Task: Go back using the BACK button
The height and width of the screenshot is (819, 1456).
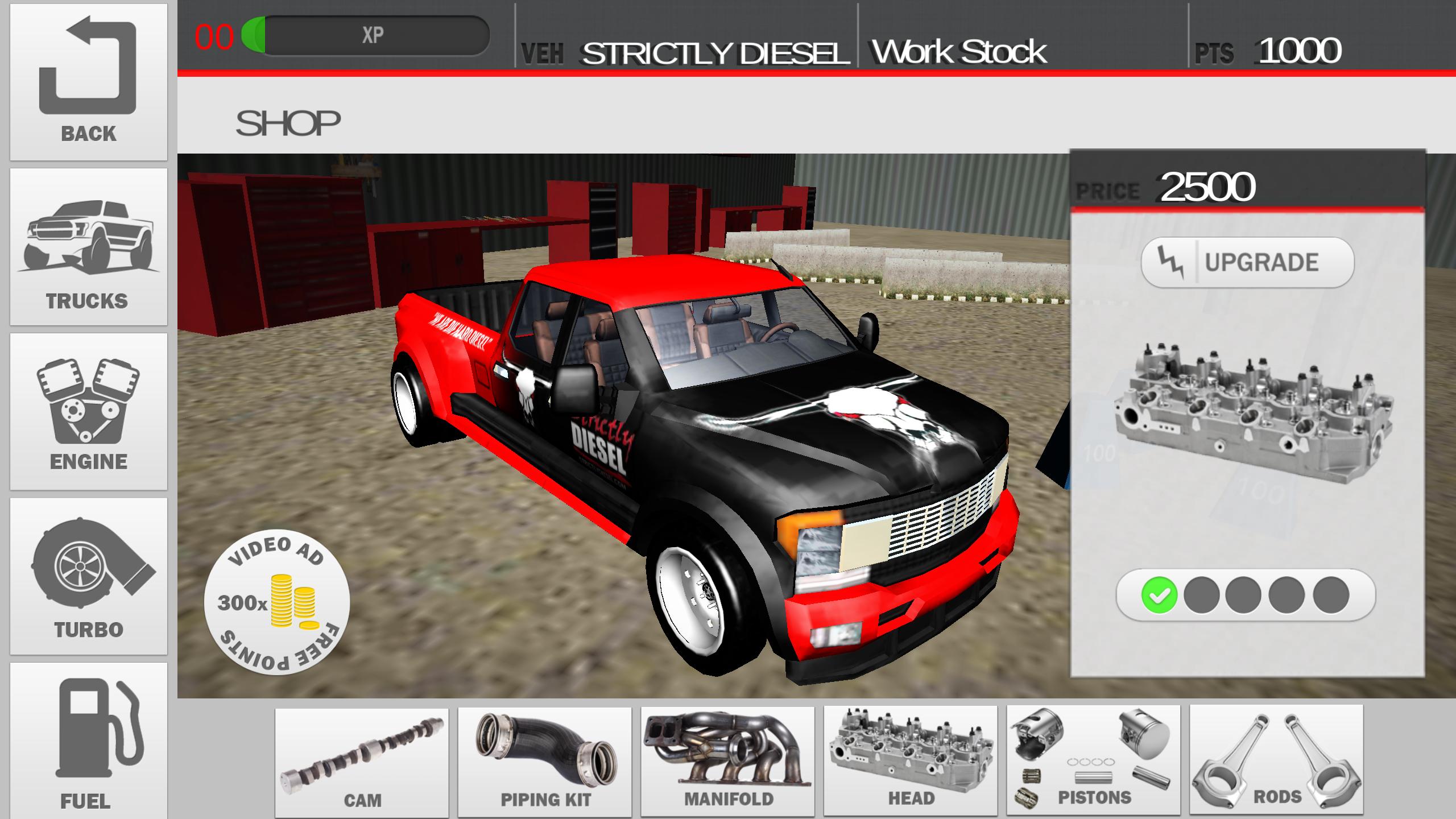Action: coord(89,82)
